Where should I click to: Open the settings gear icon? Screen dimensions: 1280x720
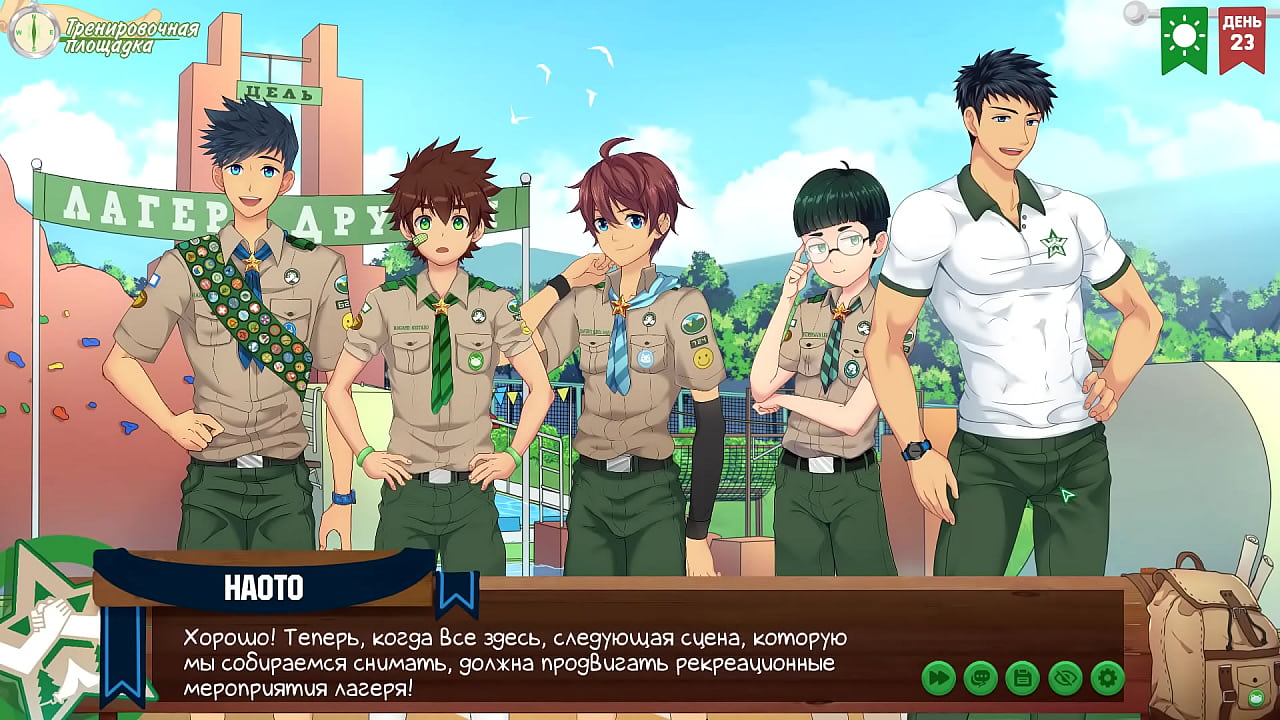1105,676
